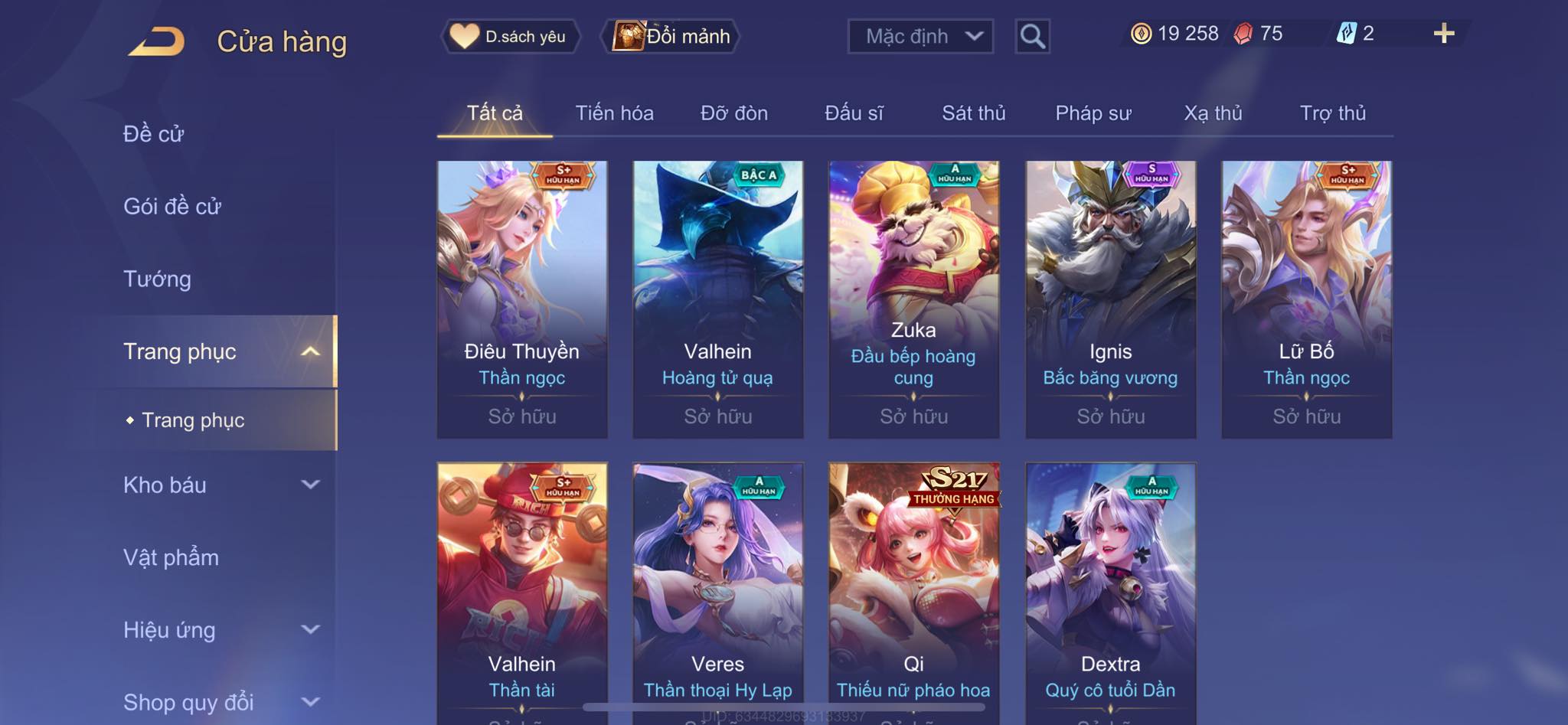Screen dimensions: 1568x725
Task: Filter skins by Đỡ đòn
Action: point(733,113)
